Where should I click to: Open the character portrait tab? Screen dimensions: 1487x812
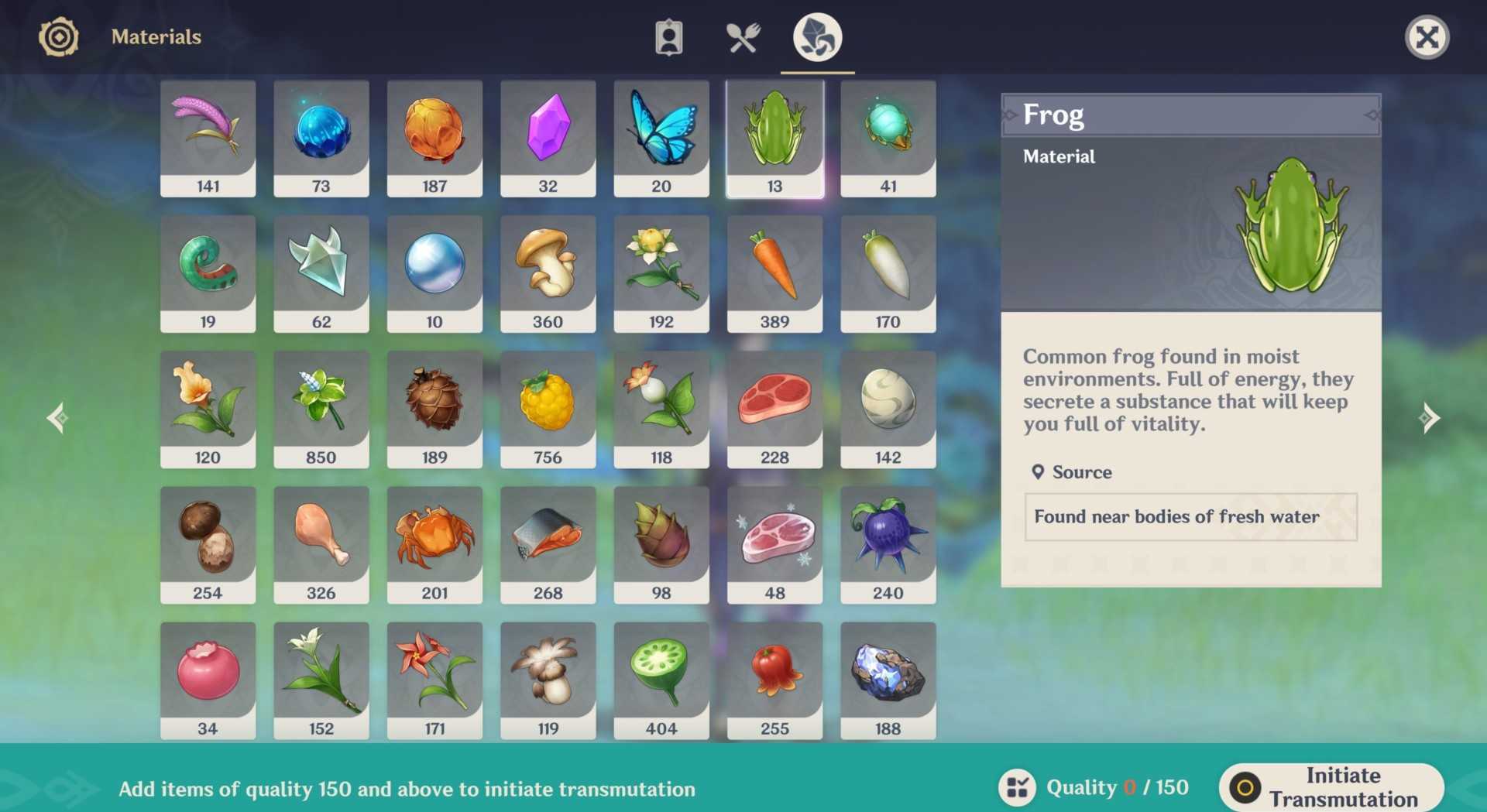pyautogui.click(x=668, y=37)
